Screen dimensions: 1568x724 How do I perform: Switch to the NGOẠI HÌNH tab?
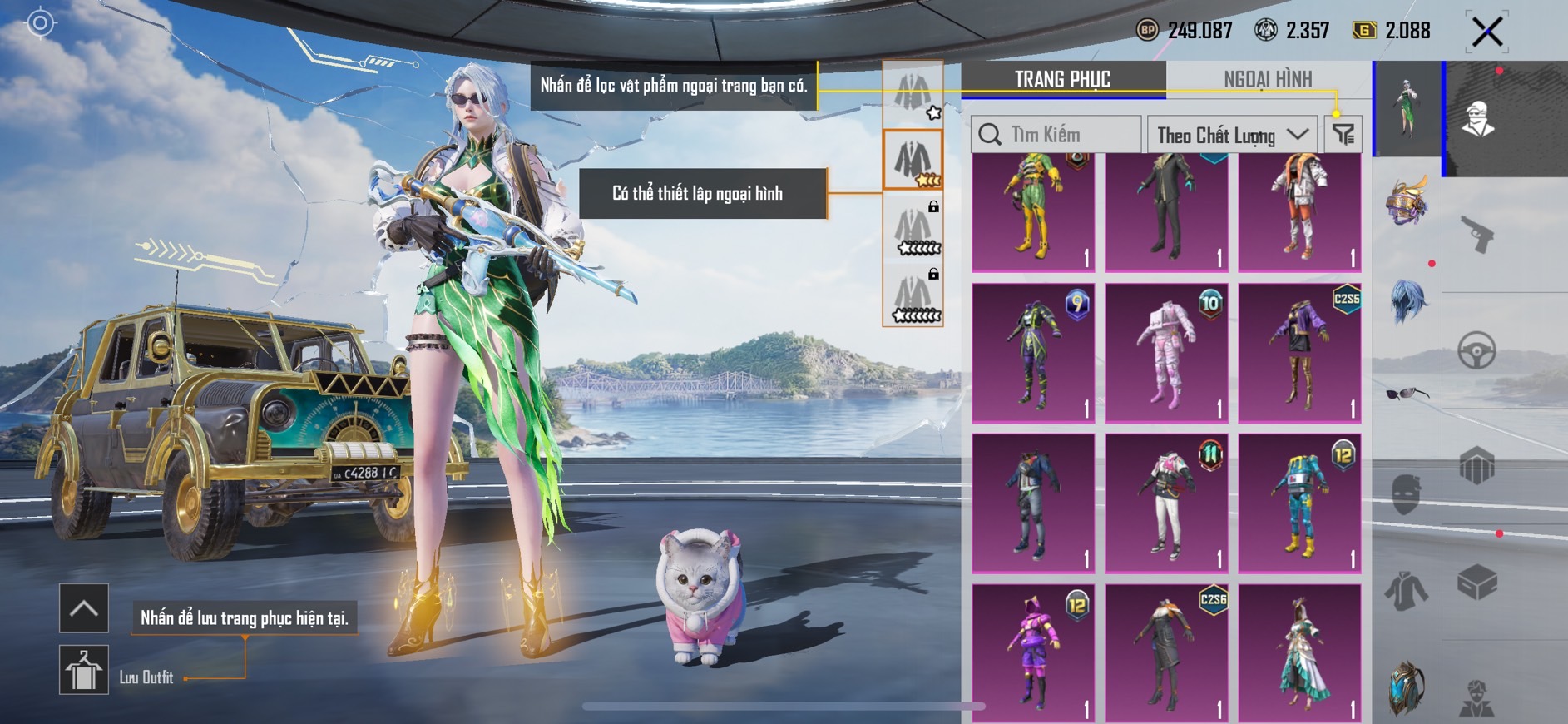coord(1267,79)
